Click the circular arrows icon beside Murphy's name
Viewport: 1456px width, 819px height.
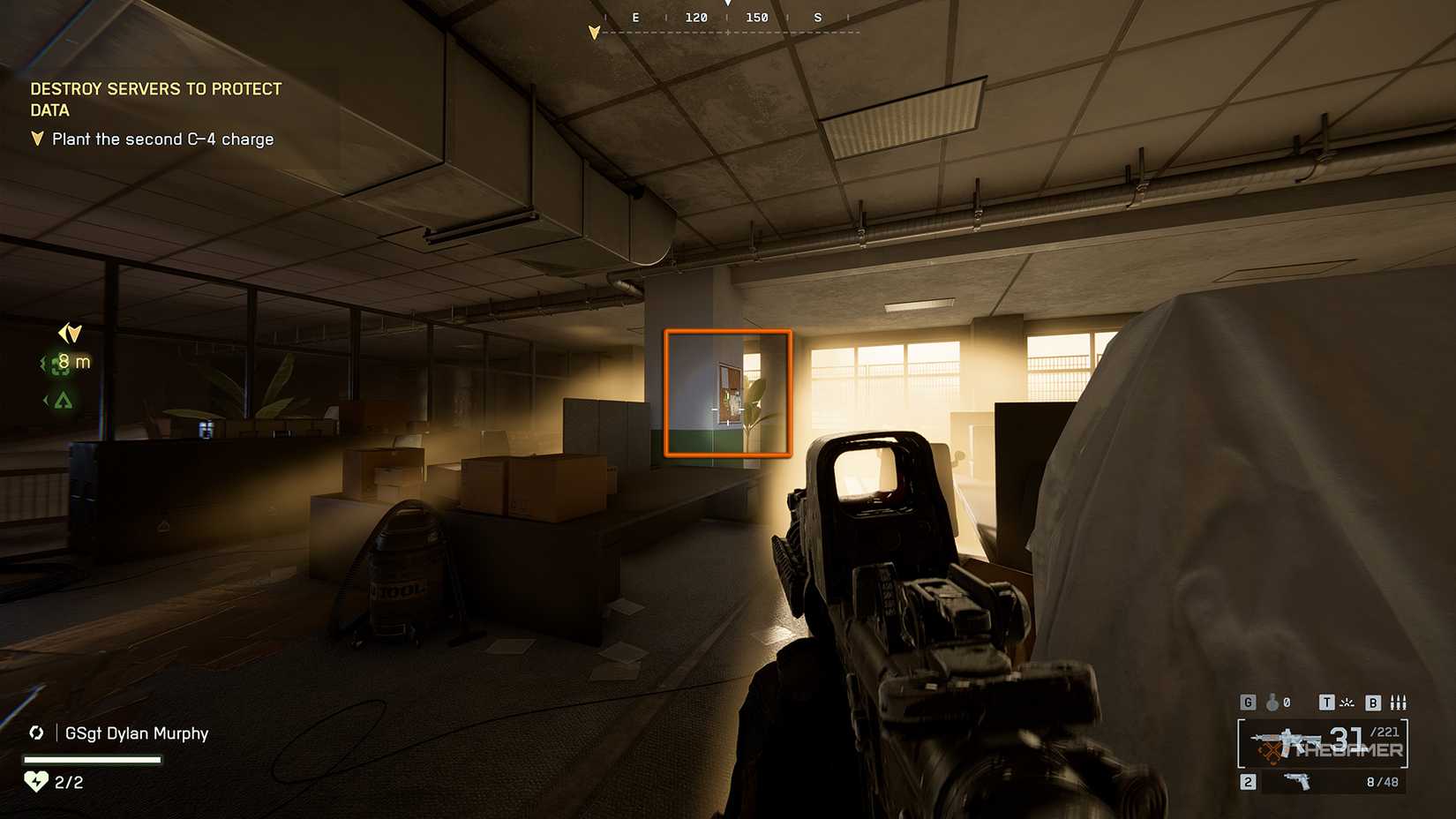36,733
